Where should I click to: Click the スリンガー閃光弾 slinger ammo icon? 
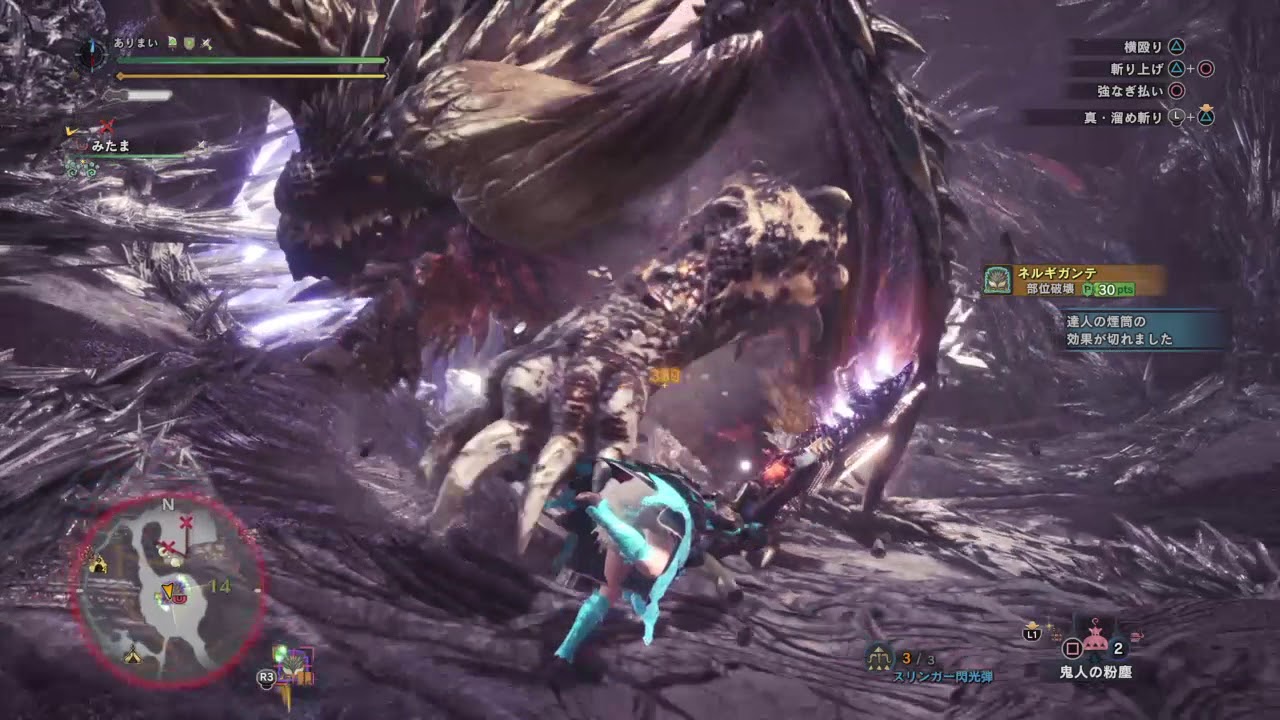pyautogui.click(x=880, y=656)
